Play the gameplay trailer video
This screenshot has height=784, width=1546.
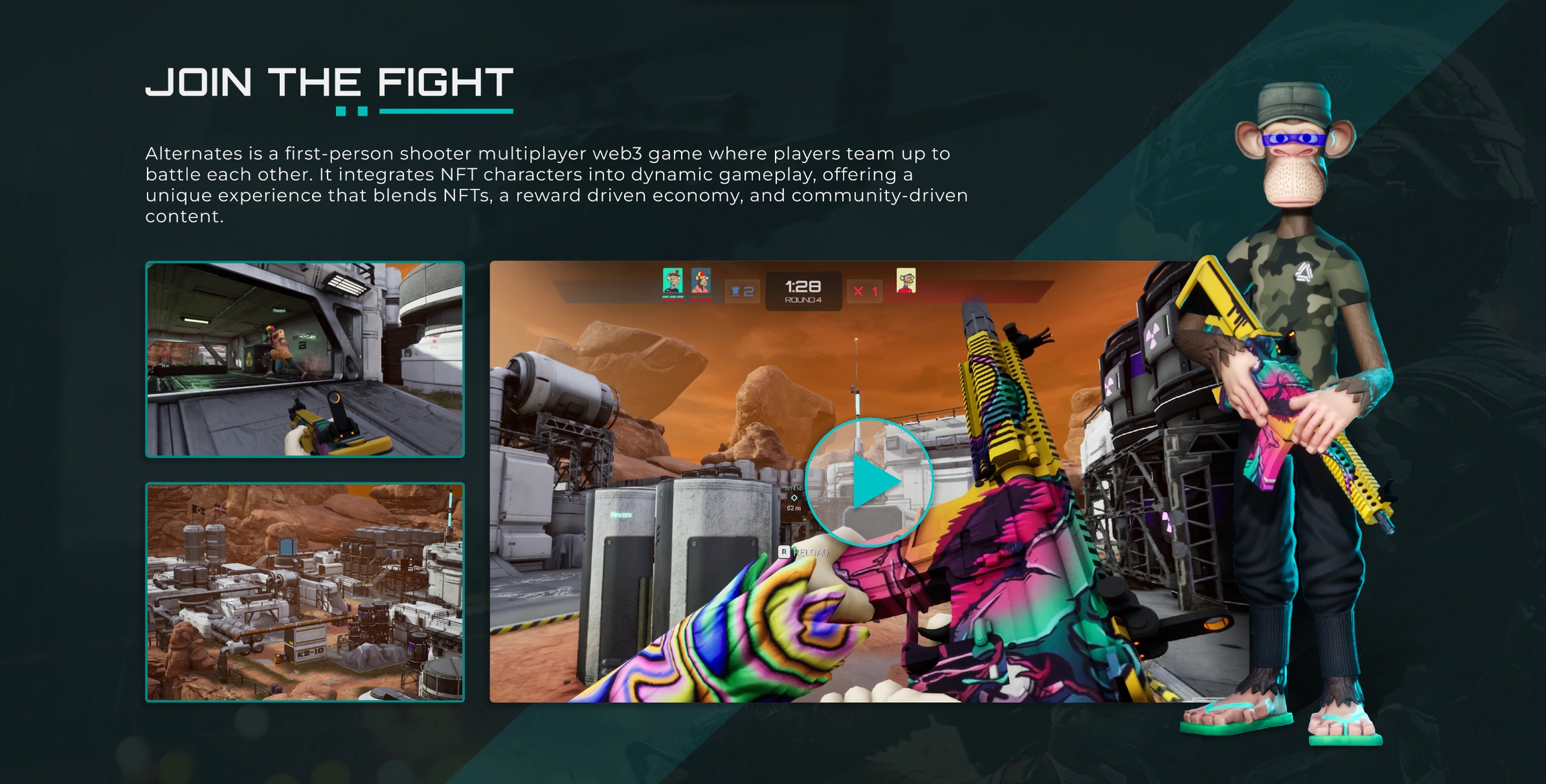[869, 482]
